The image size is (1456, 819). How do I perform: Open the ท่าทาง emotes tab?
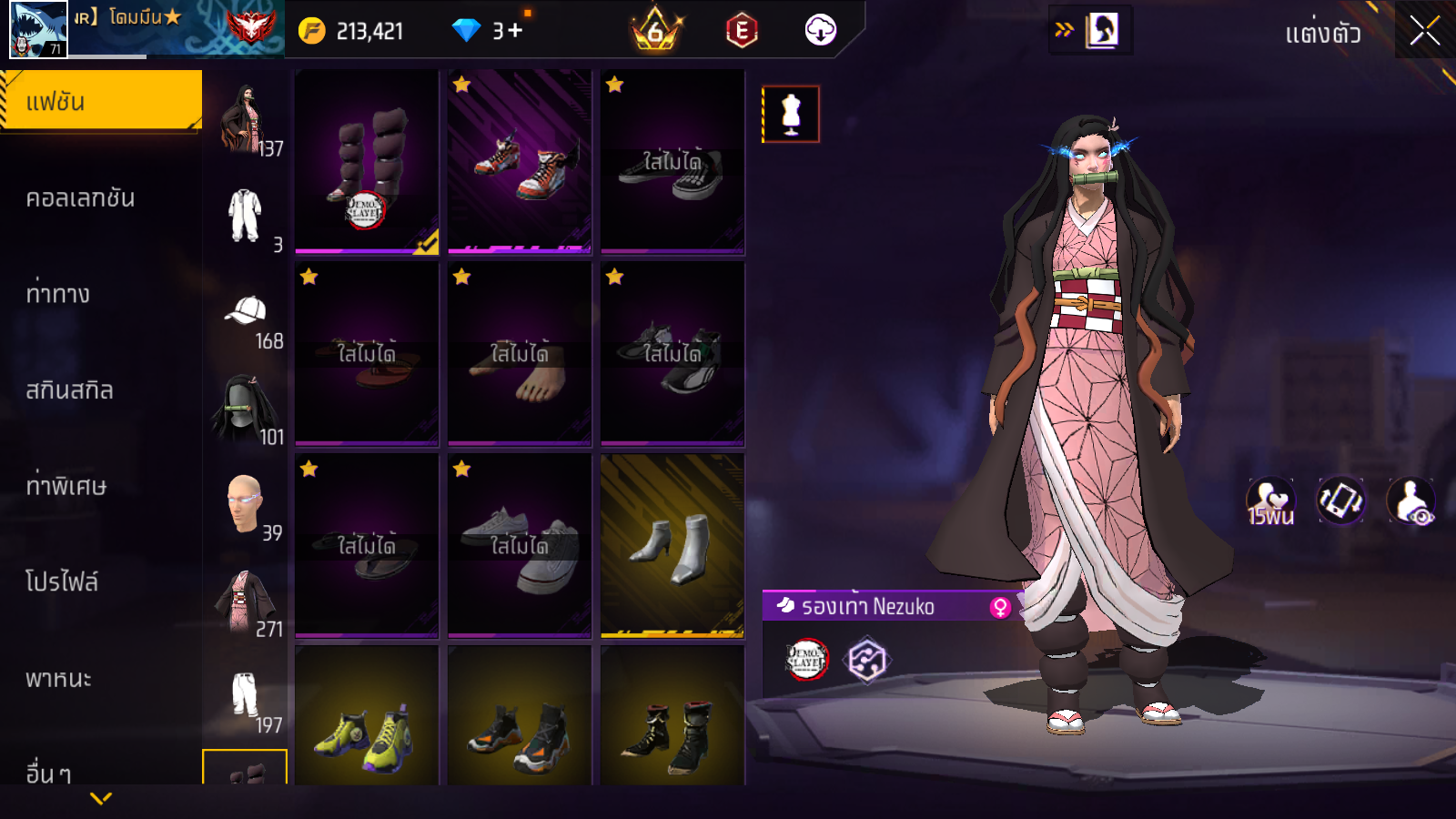point(58,294)
